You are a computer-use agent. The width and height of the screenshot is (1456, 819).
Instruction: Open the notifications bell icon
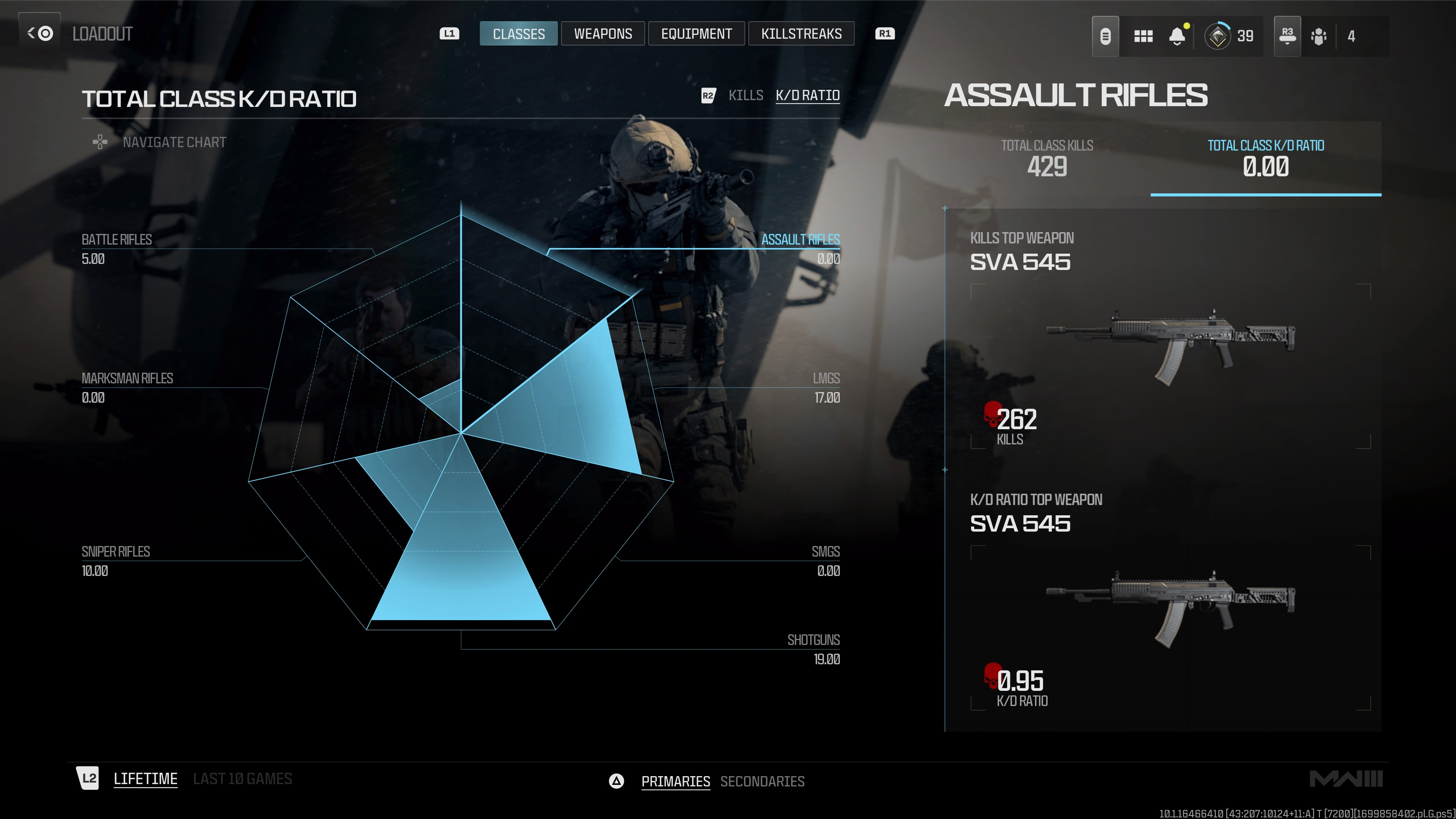pyautogui.click(x=1177, y=36)
